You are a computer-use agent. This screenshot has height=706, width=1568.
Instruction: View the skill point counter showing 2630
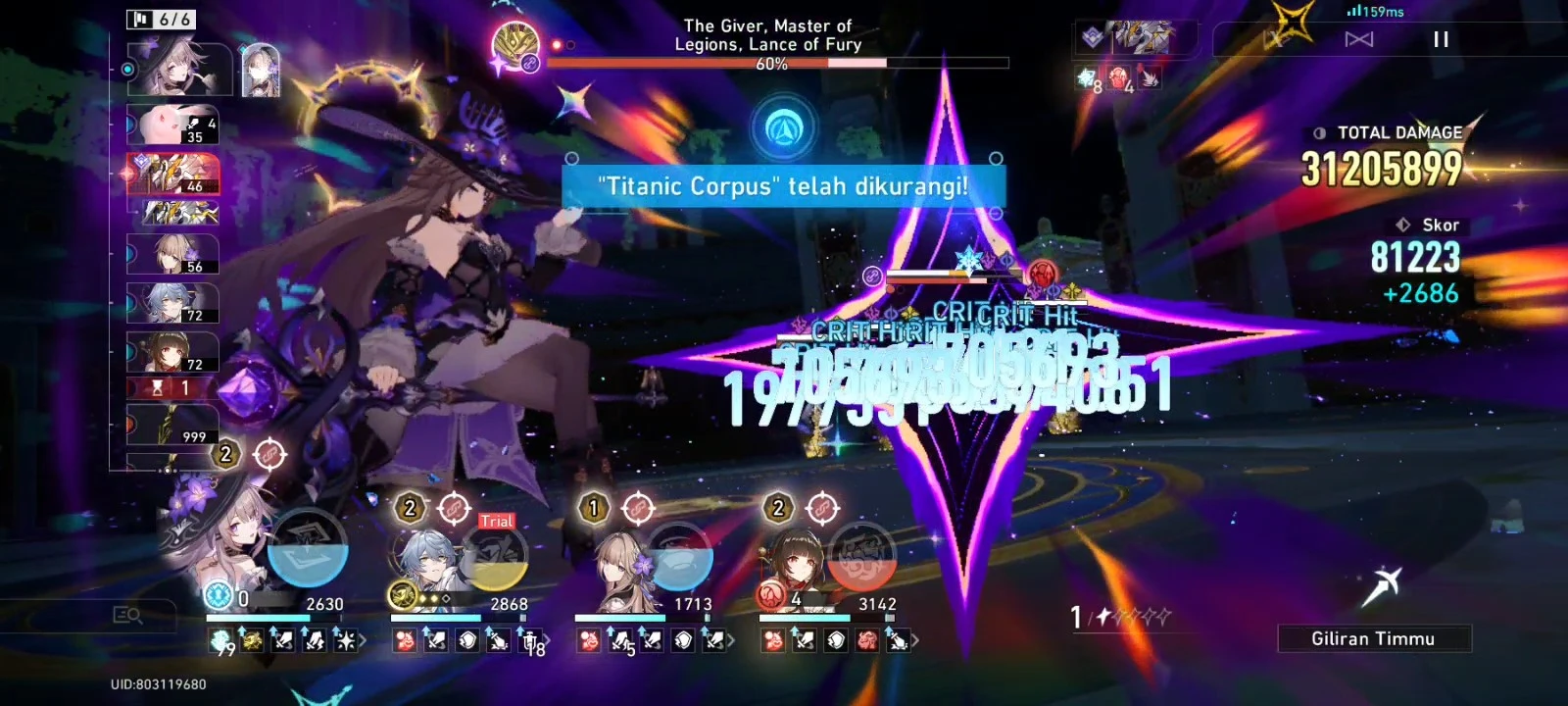pyautogui.click(x=323, y=602)
